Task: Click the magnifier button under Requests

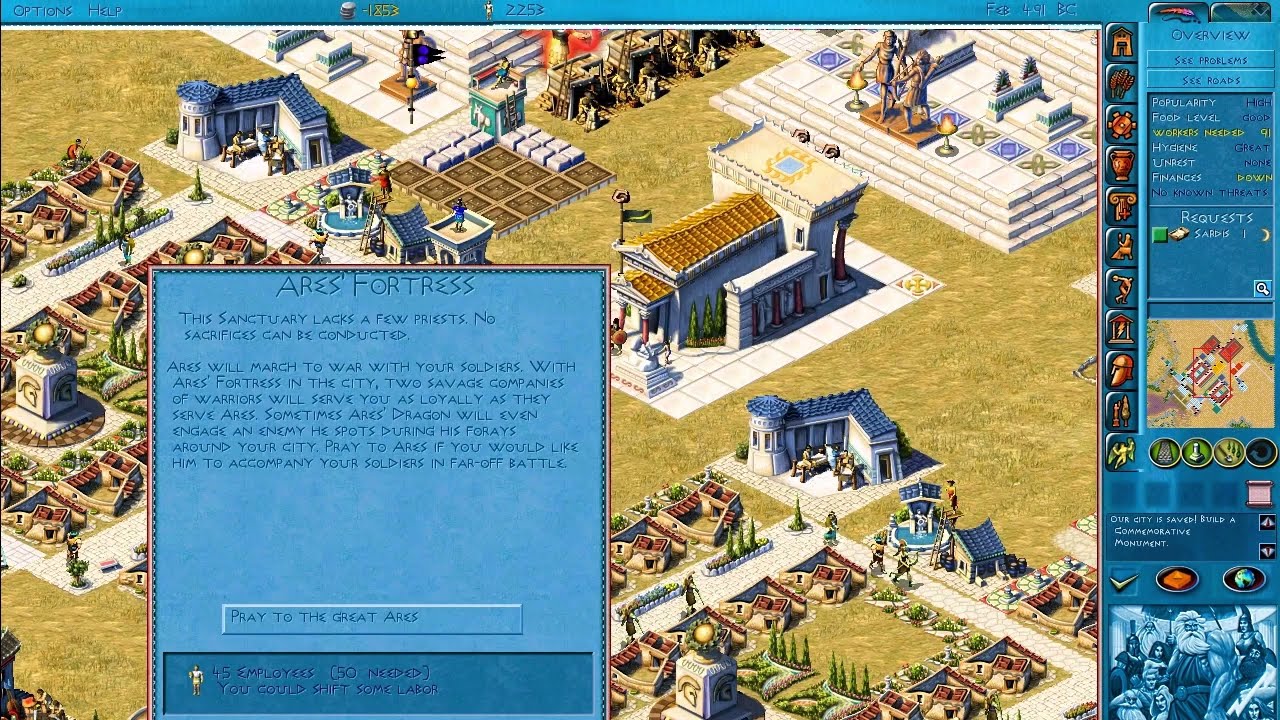Action: (1263, 289)
